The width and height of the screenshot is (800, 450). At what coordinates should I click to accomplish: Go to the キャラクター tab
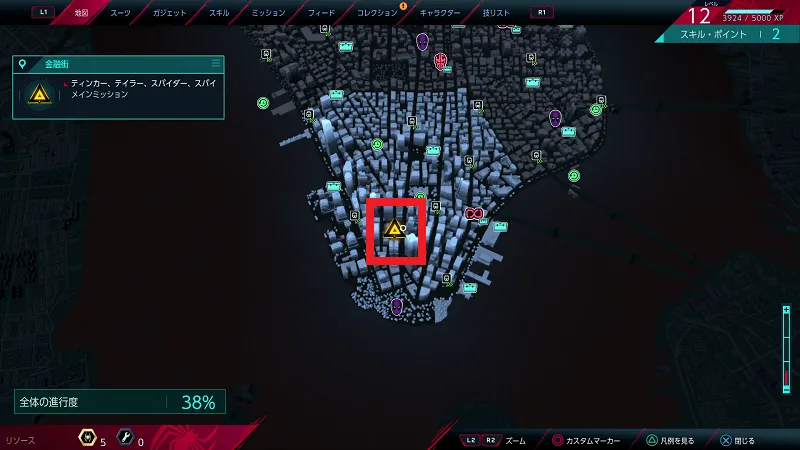tap(440, 13)
